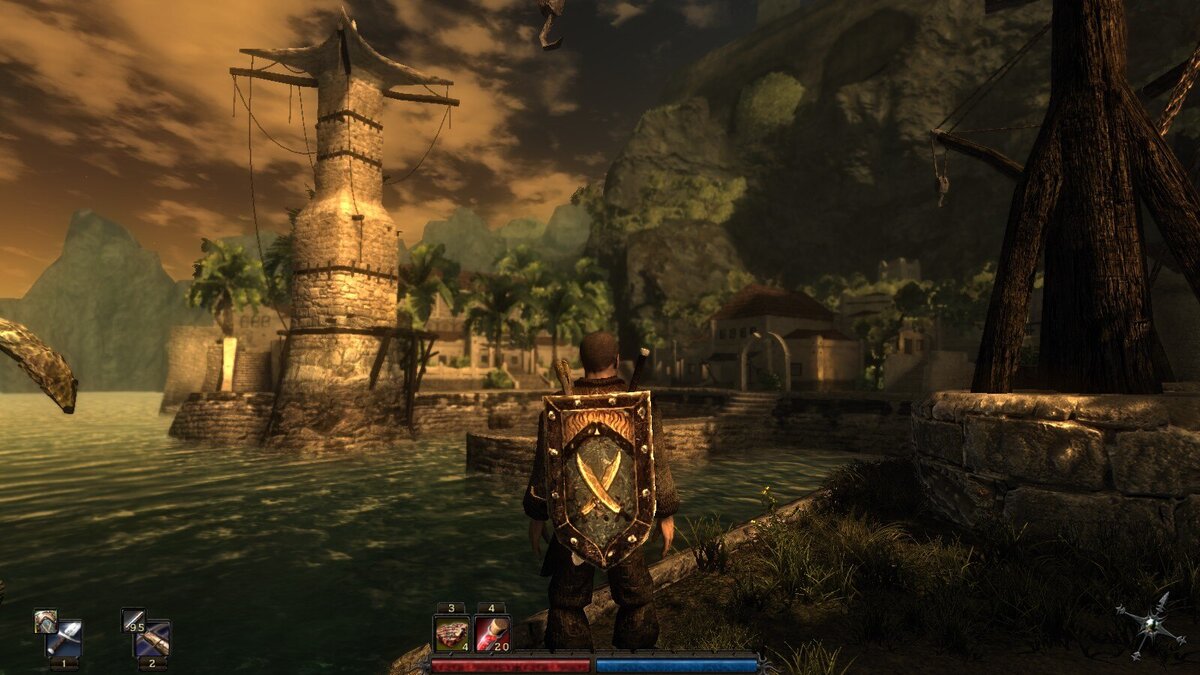Equip the ranged weapon in slot 2
This screenshot has width=1200, height=675.
click(153, 638)
